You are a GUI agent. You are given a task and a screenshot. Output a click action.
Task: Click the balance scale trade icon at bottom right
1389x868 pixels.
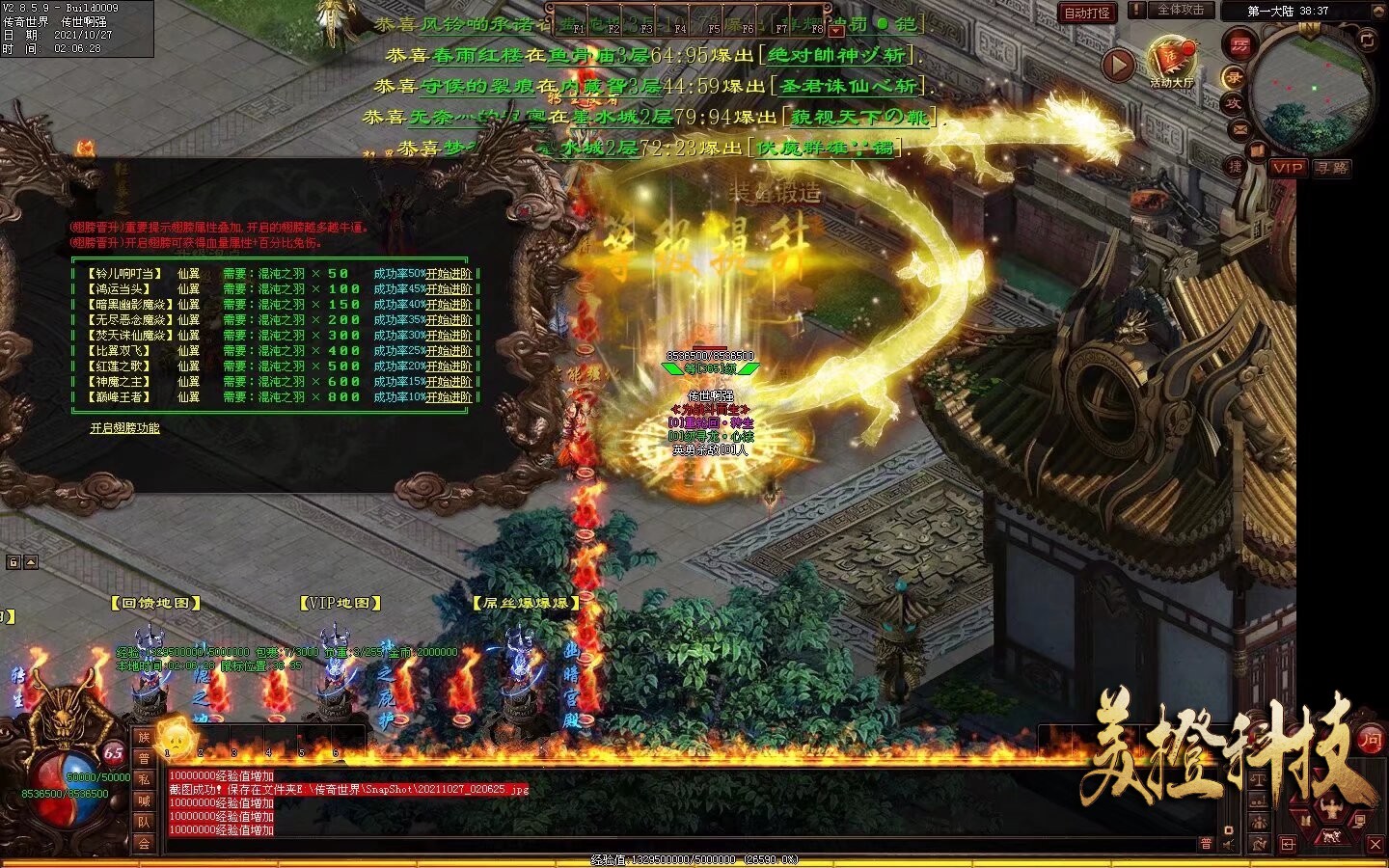[x=1259, y=780]
